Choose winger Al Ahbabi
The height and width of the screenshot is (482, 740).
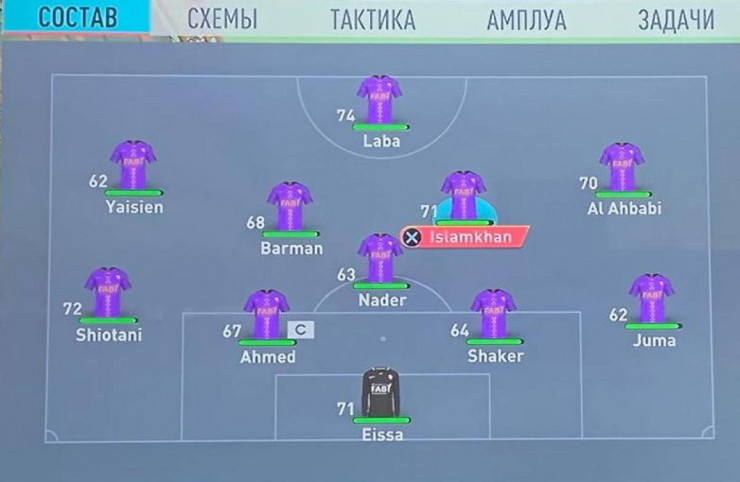point(622,167)
